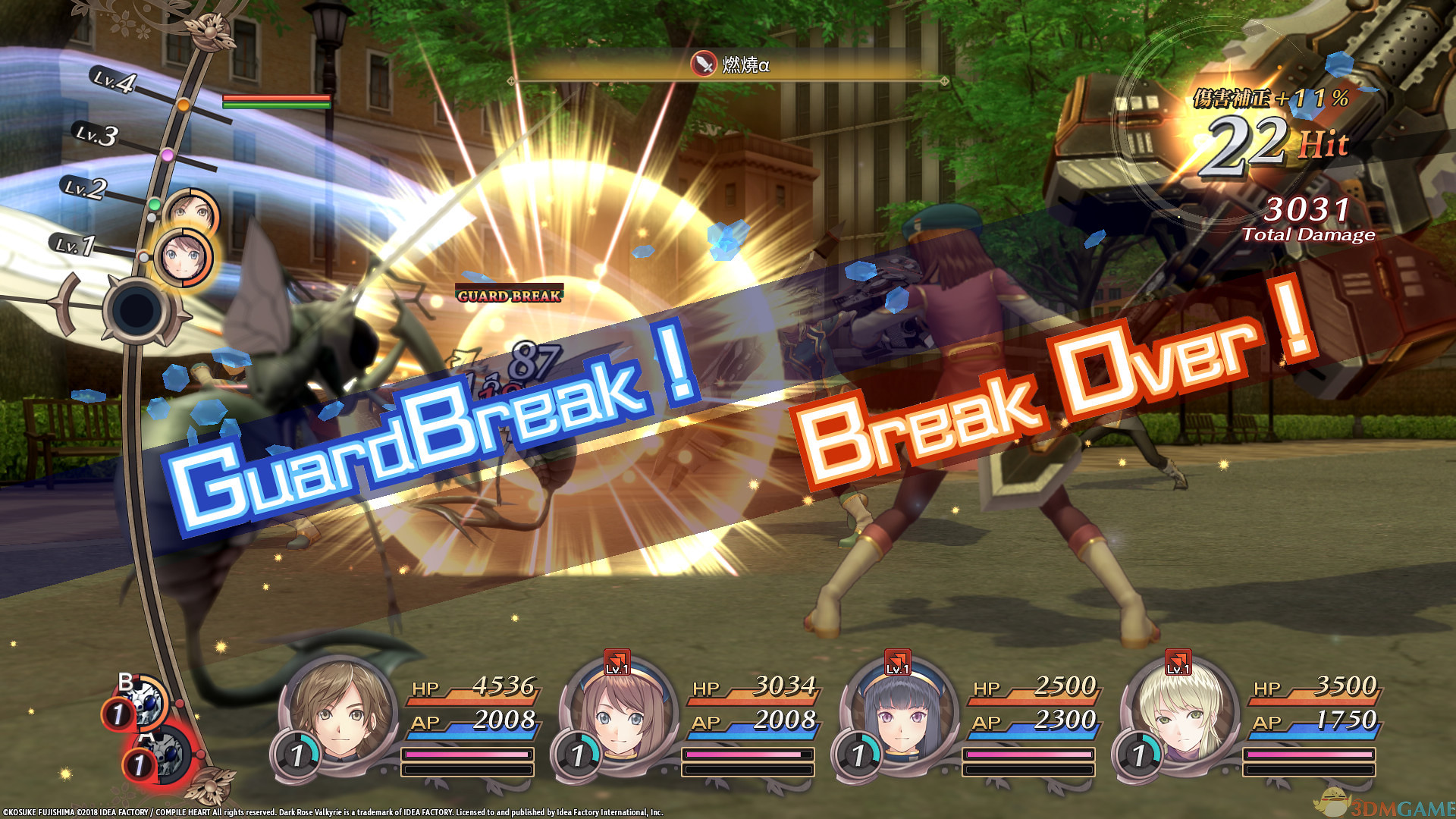Click the glowing girl portrait on the turn gauge

[183, 257]
